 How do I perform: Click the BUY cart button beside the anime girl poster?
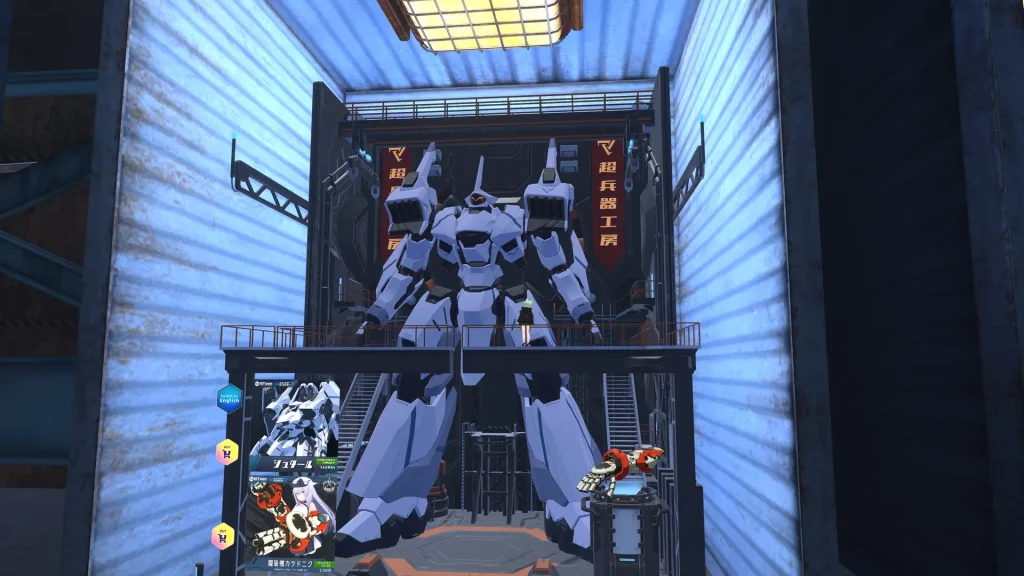click(222, 535)
